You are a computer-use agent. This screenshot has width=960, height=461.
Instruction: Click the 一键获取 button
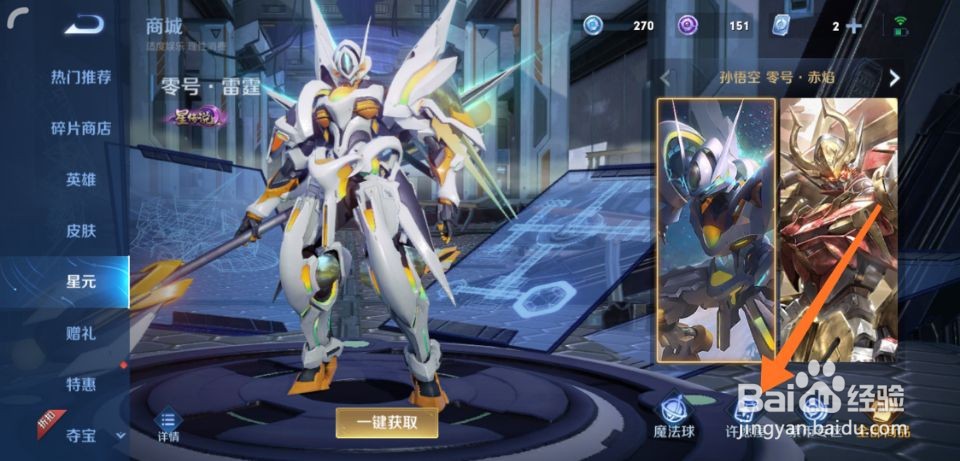coord(387,422)
